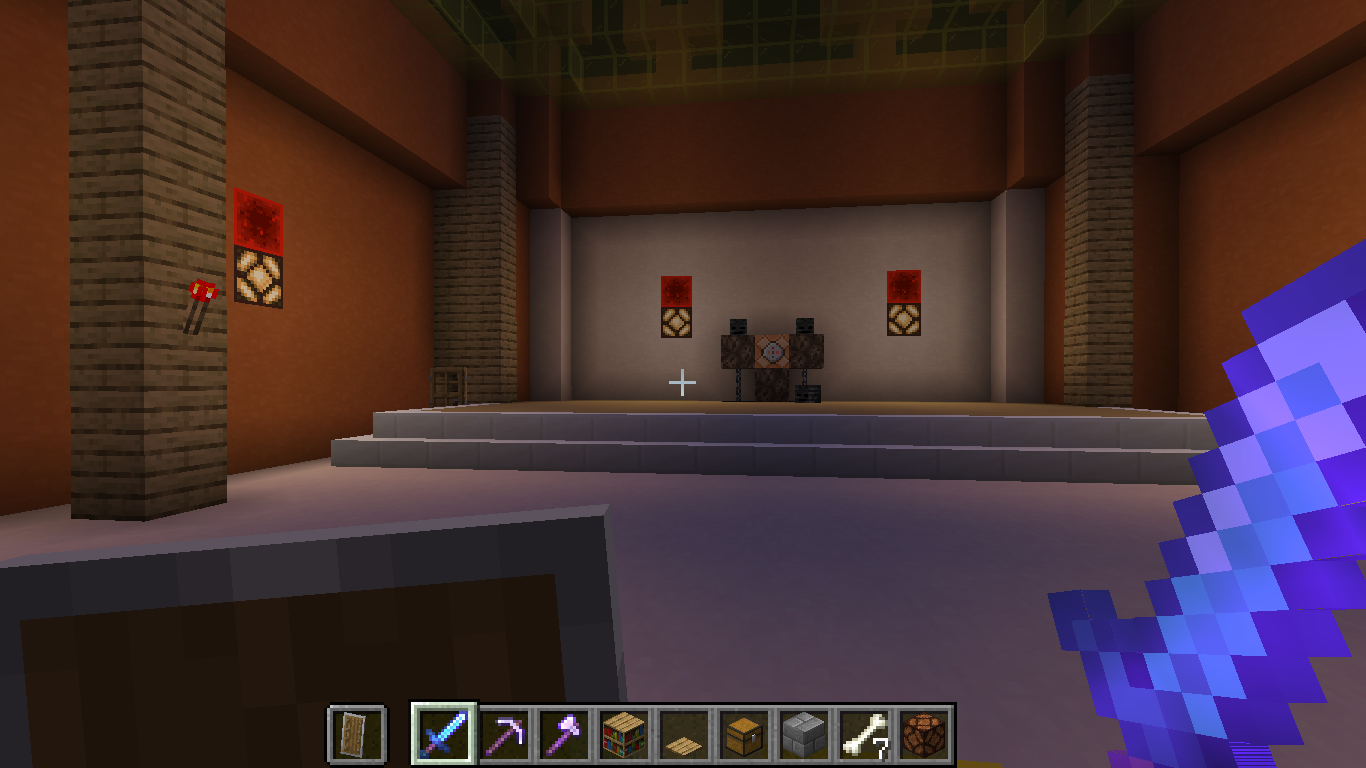Click the lower wither skull resting on the stage

pyautogui.click(x=807, y=393)
